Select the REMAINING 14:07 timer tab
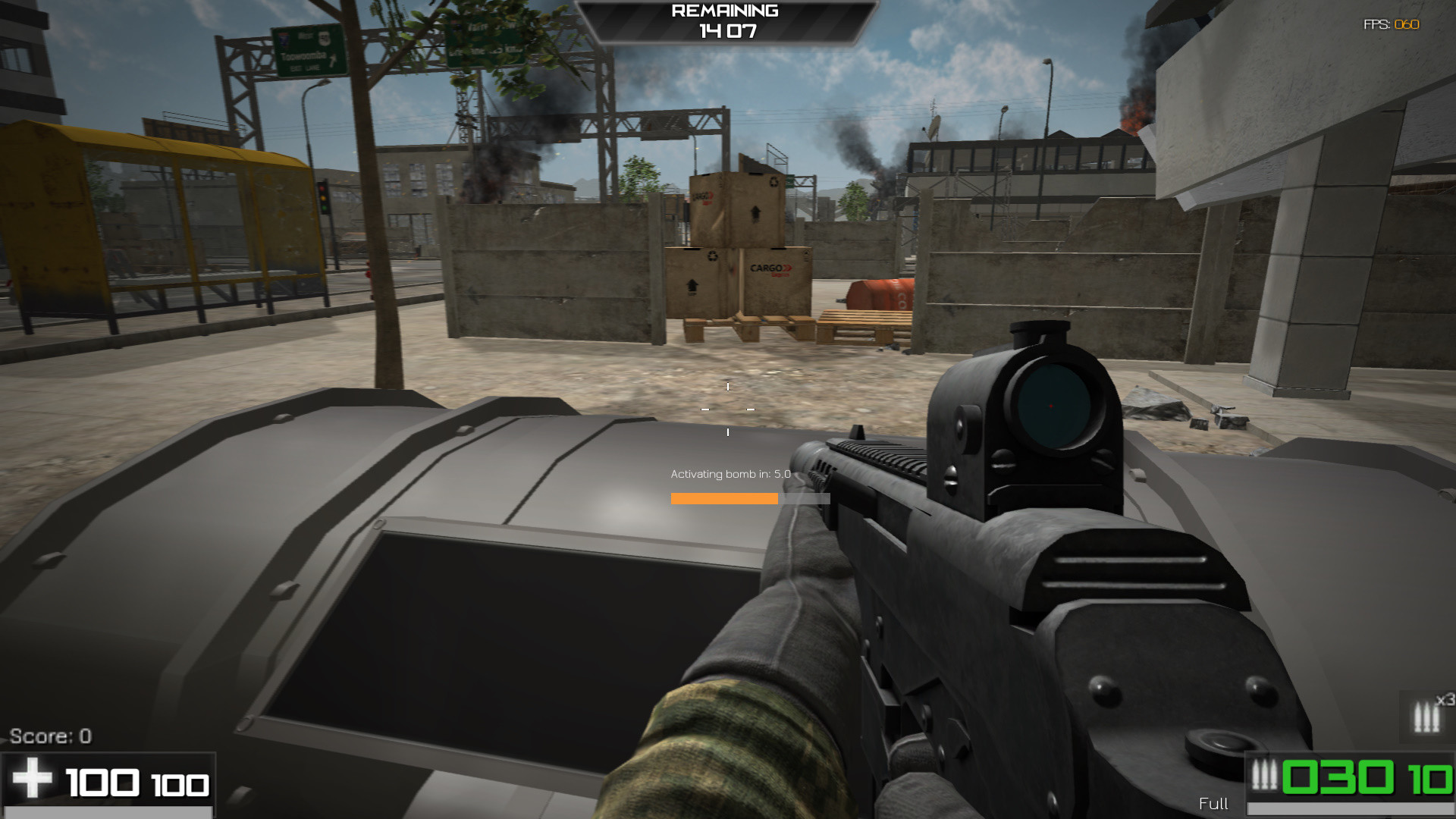1456x819 pixels. tap(728, 32)
